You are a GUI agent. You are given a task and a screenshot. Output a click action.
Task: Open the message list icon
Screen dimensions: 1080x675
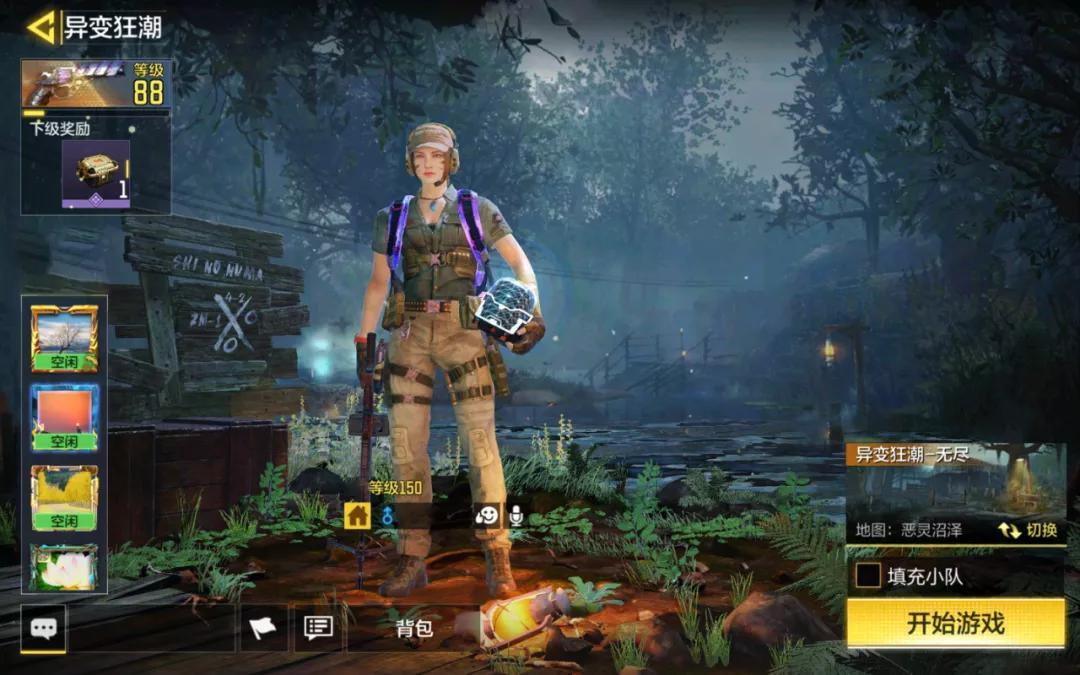(x=318, y=628)
